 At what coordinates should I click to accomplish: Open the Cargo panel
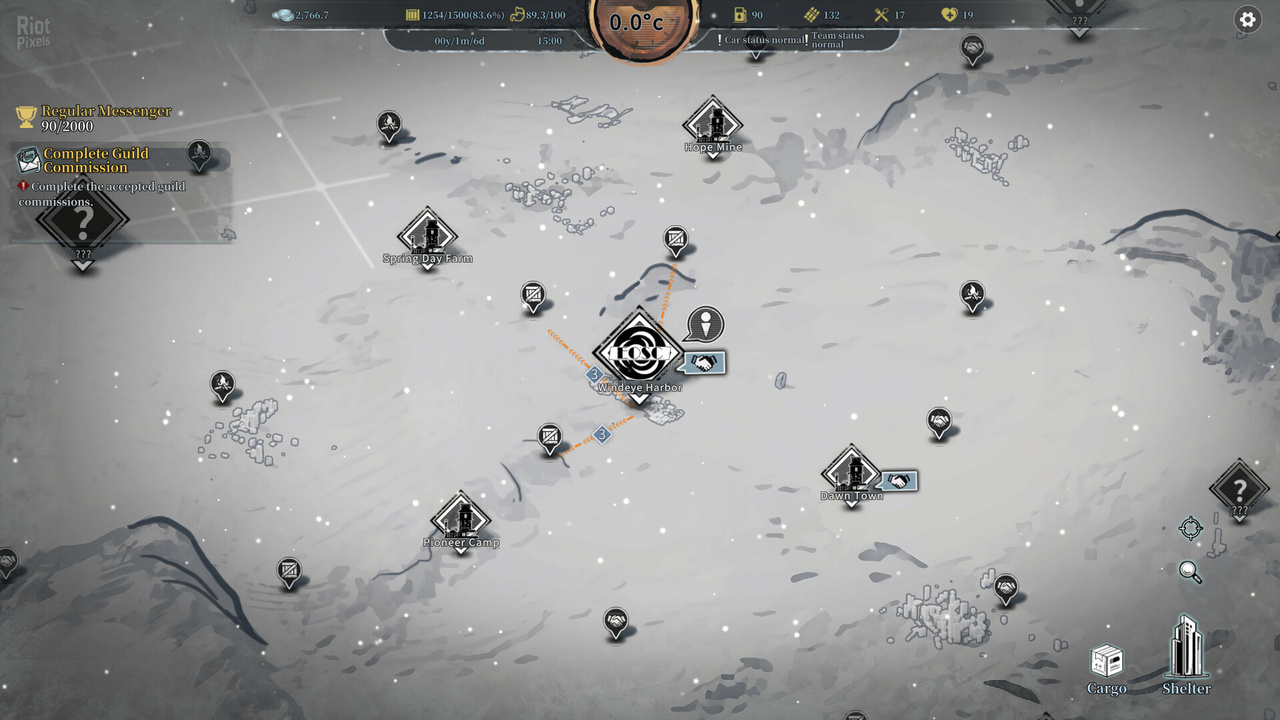pyautogui.click(x=1106, y=667)
